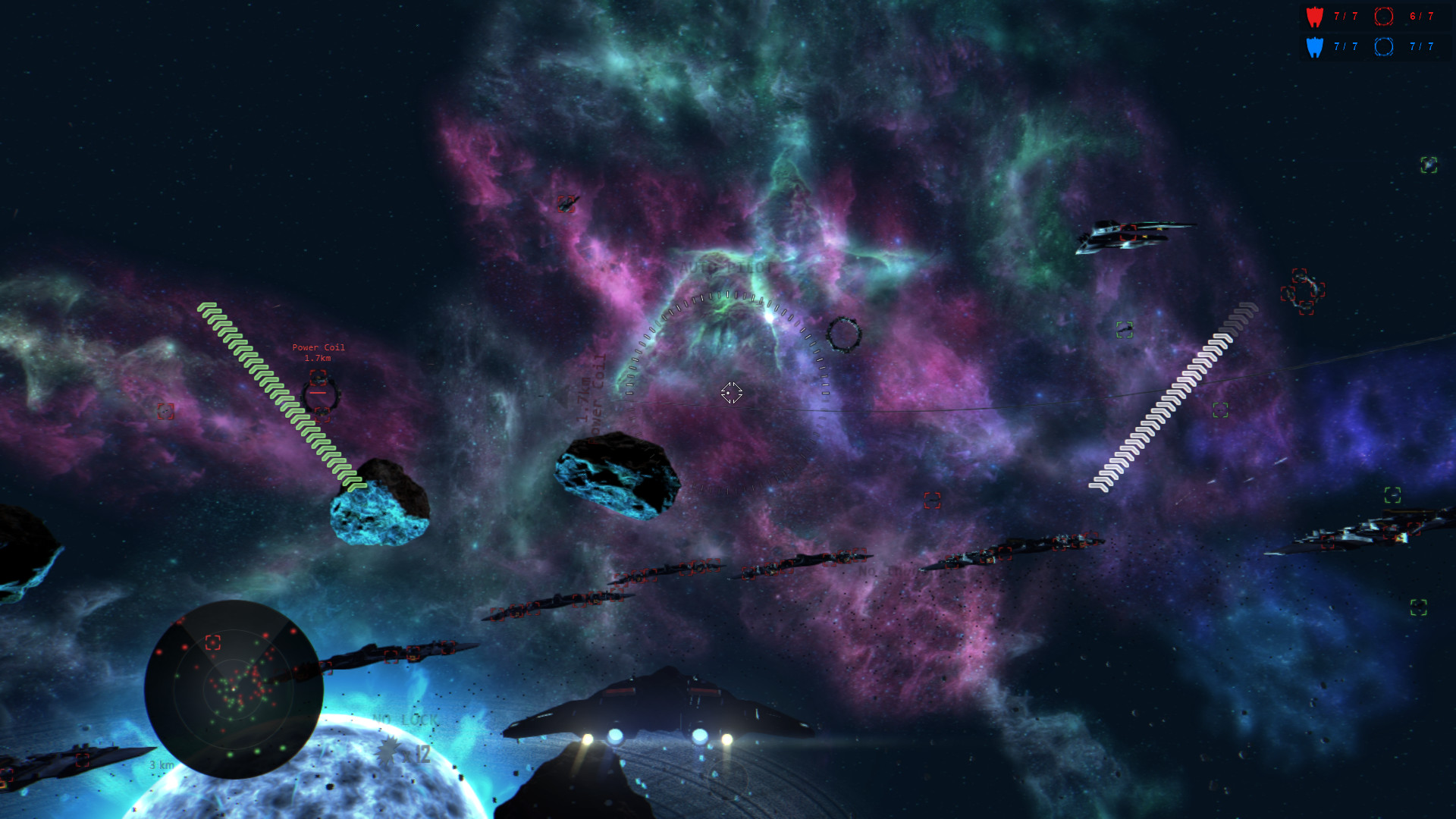Click the red circular drone counter icon

pos(1384,16)
